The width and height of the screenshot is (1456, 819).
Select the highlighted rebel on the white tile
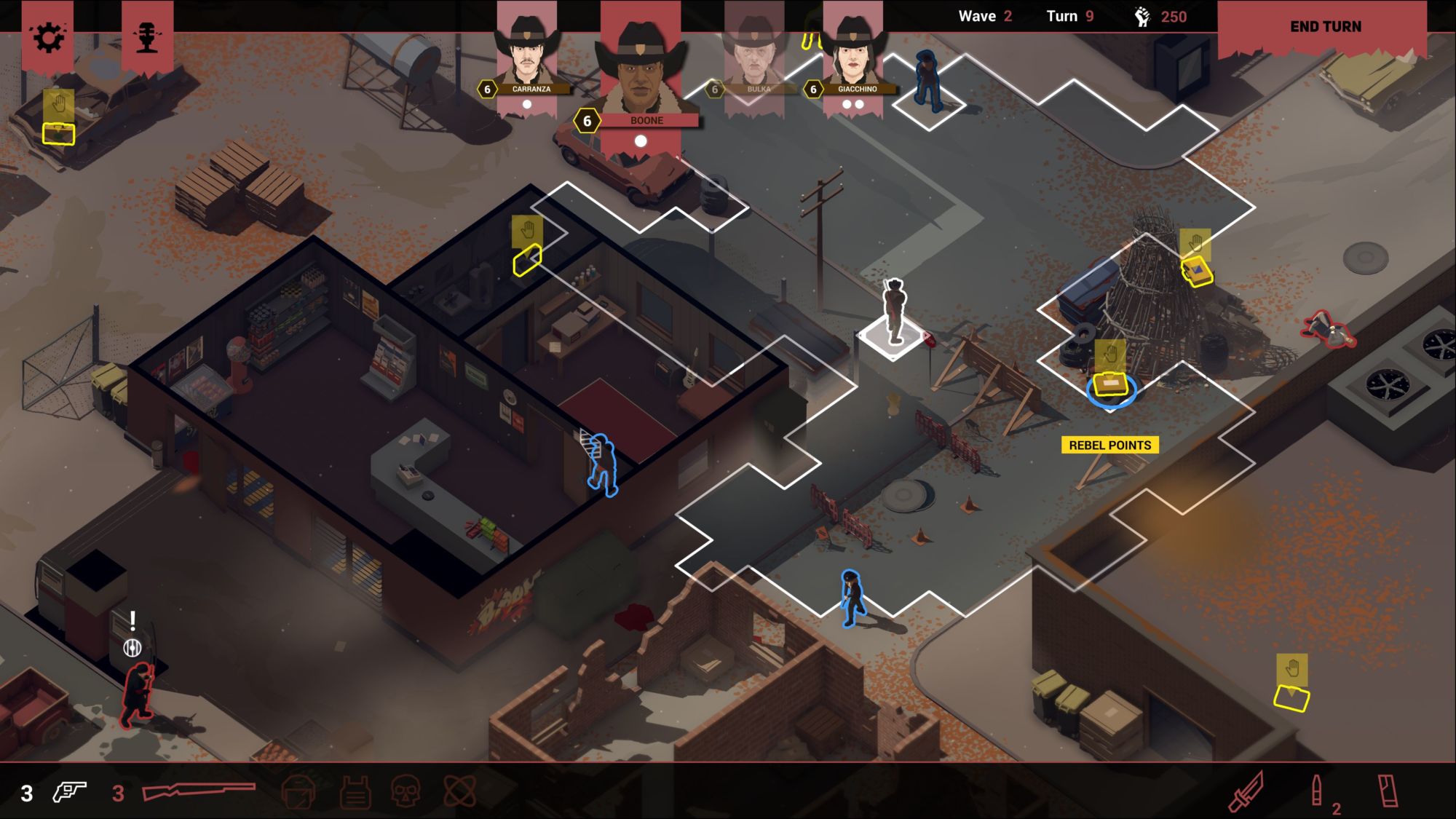tap(894, 313)
